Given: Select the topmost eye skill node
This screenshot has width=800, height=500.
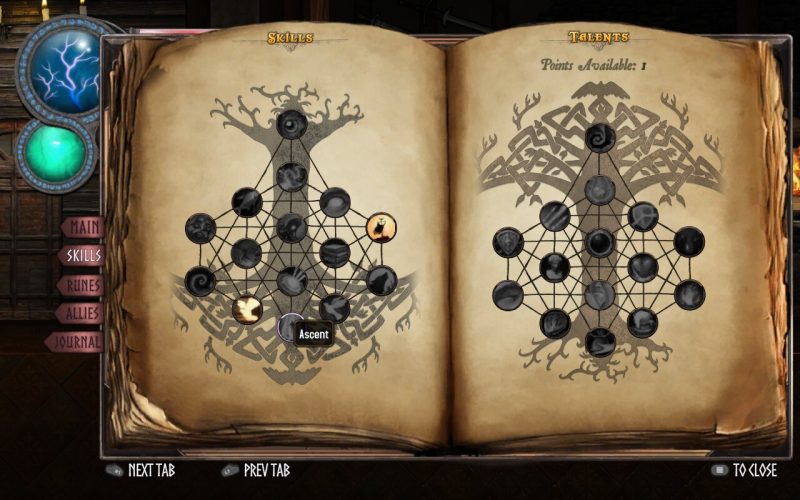Looking at the screenshot, I should 291,125.
